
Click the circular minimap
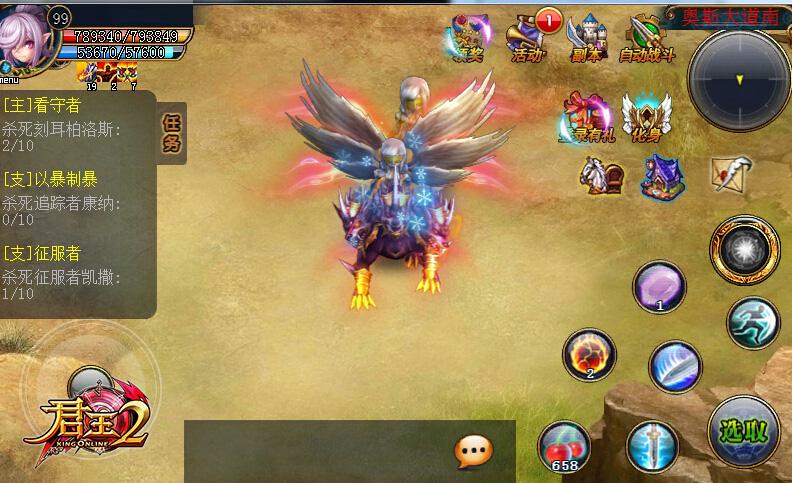click(x=739, y=76)
